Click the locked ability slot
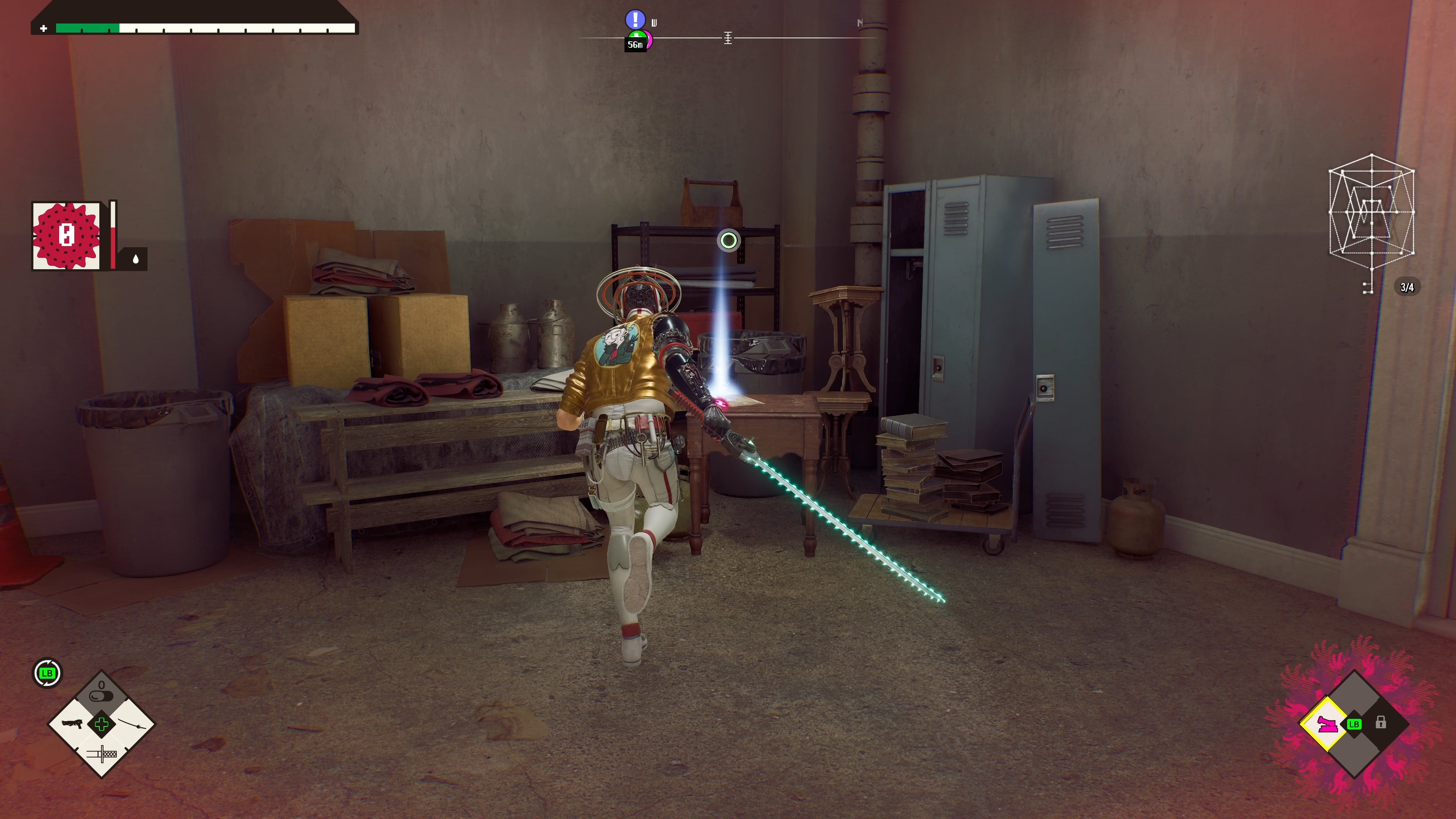The height and width of the screenshot is (819, 1456). click(1380, 722)
